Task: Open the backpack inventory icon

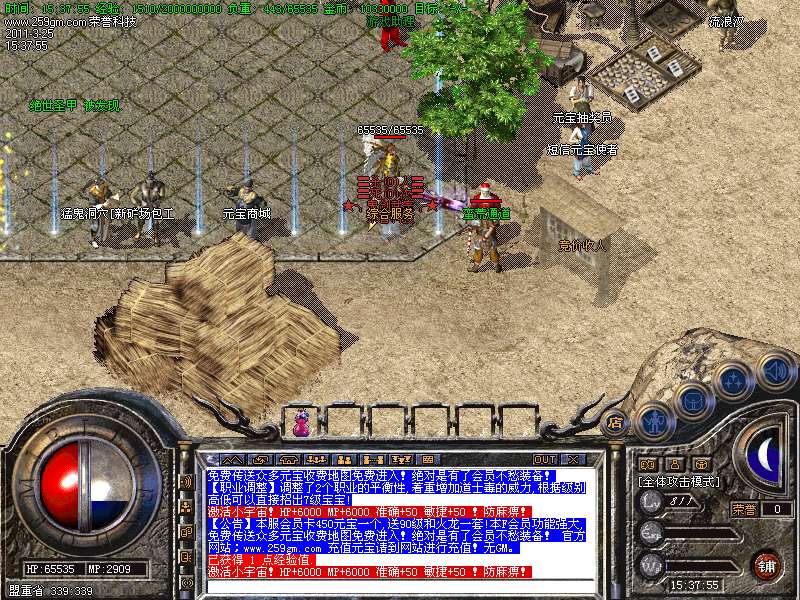Action: pos(693,401)
